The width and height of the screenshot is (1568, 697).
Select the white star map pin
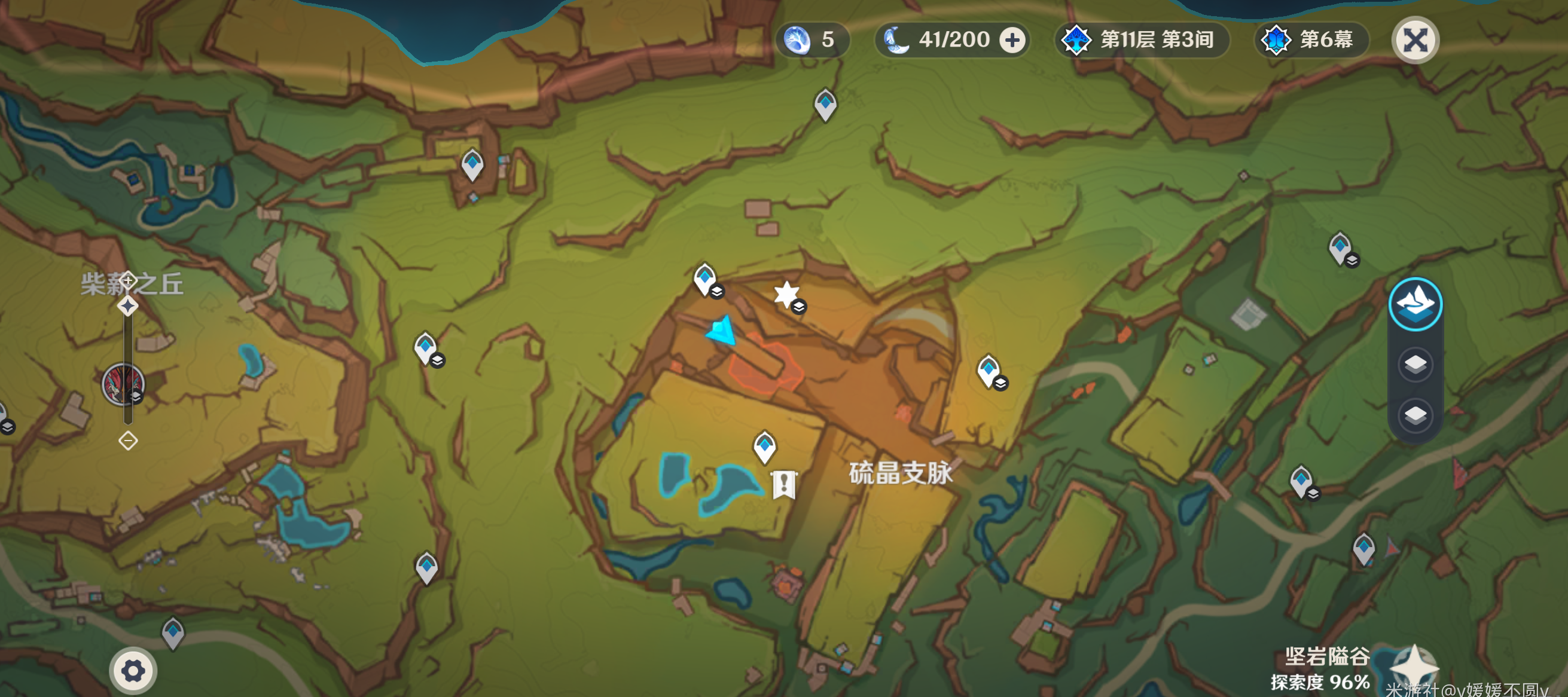[786, 294]
